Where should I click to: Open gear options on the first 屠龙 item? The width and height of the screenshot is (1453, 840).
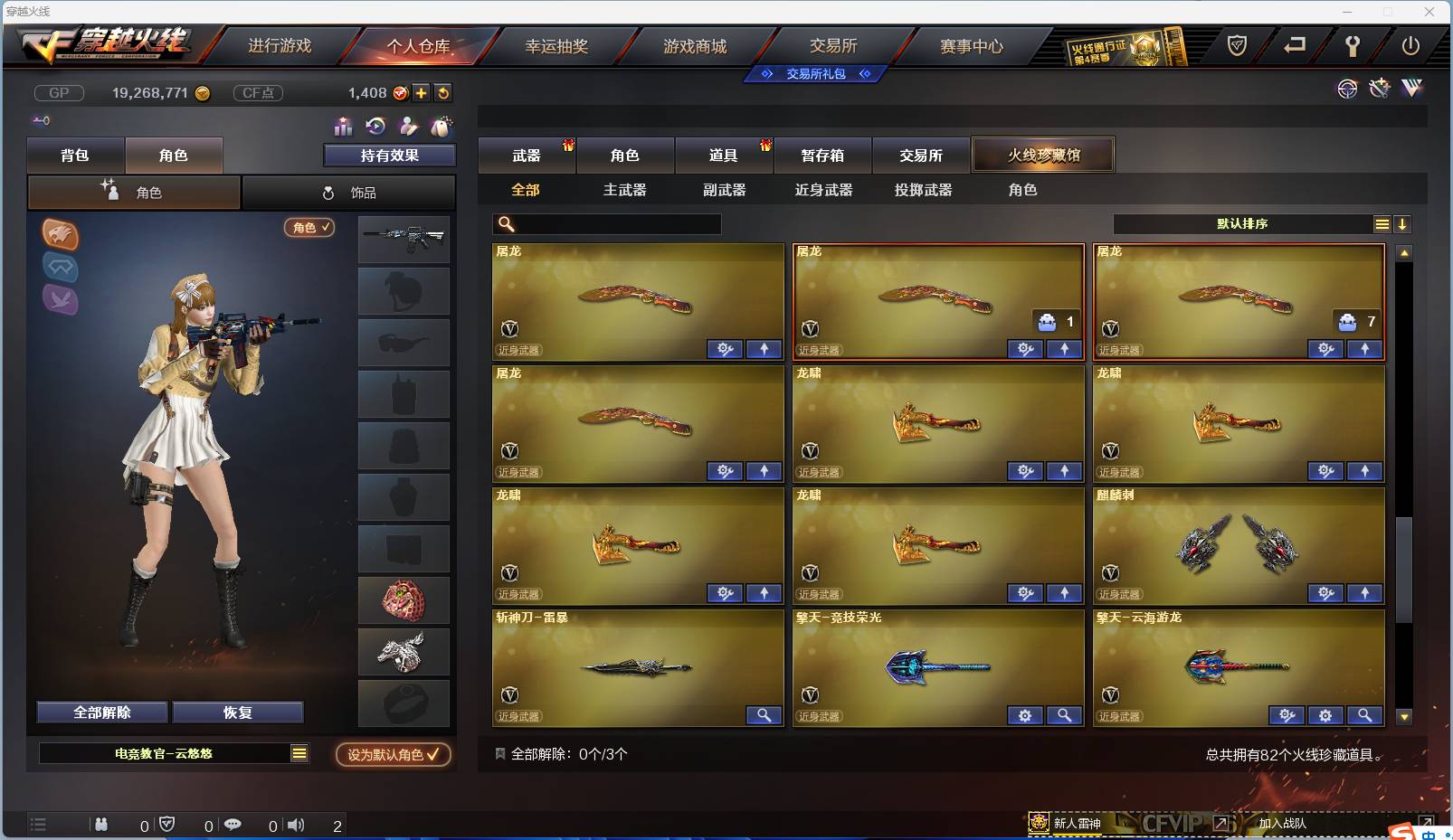click(724, 349)
